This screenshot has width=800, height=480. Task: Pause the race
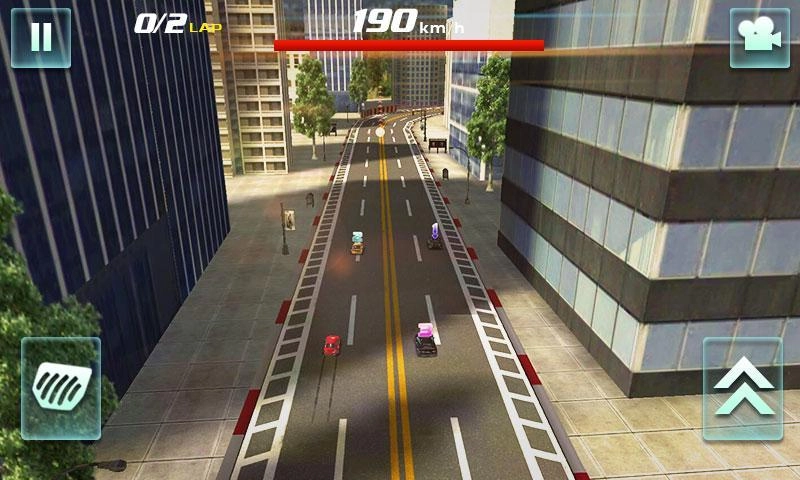point(41,38)
